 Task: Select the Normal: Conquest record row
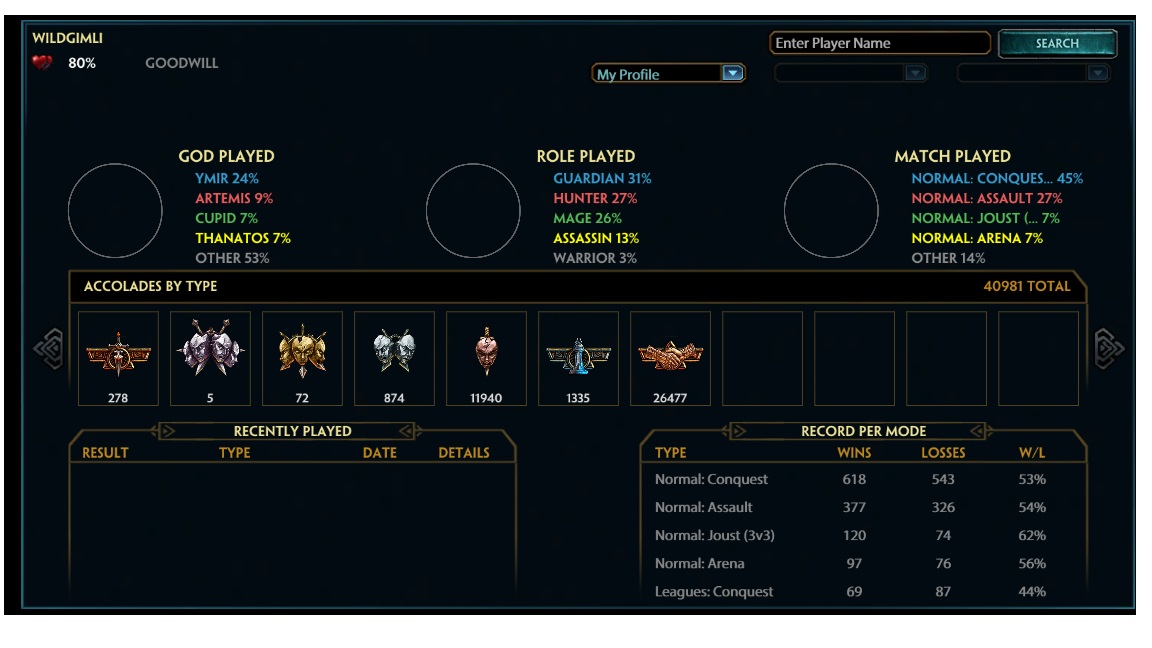[862, 479]
